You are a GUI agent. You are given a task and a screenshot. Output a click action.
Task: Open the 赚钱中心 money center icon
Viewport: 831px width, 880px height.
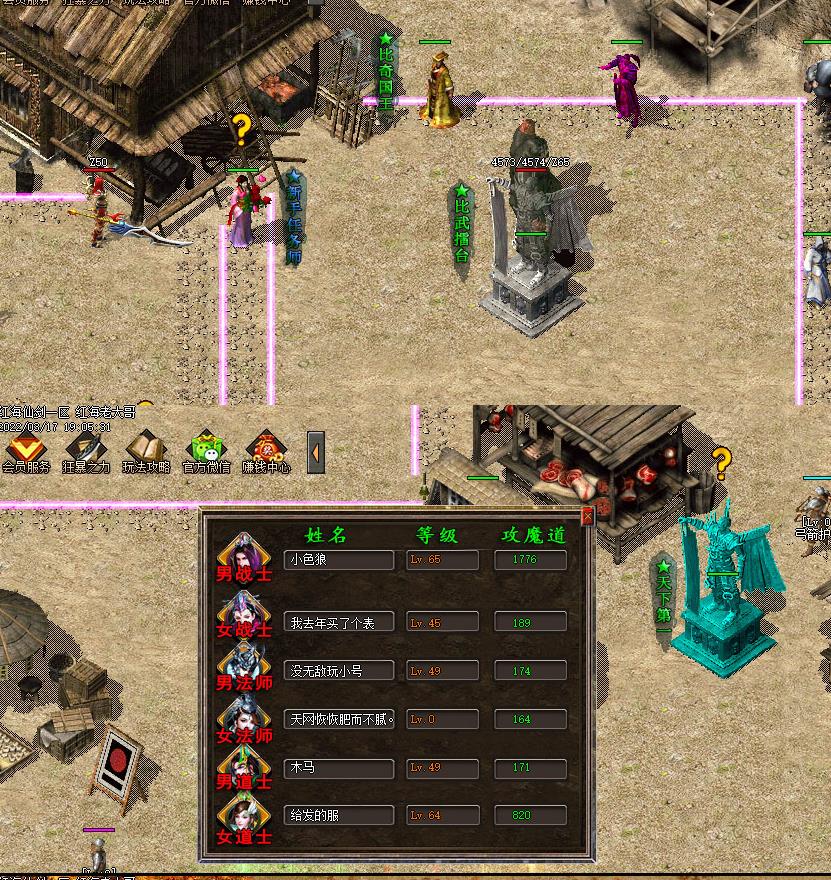click(267, 451)
